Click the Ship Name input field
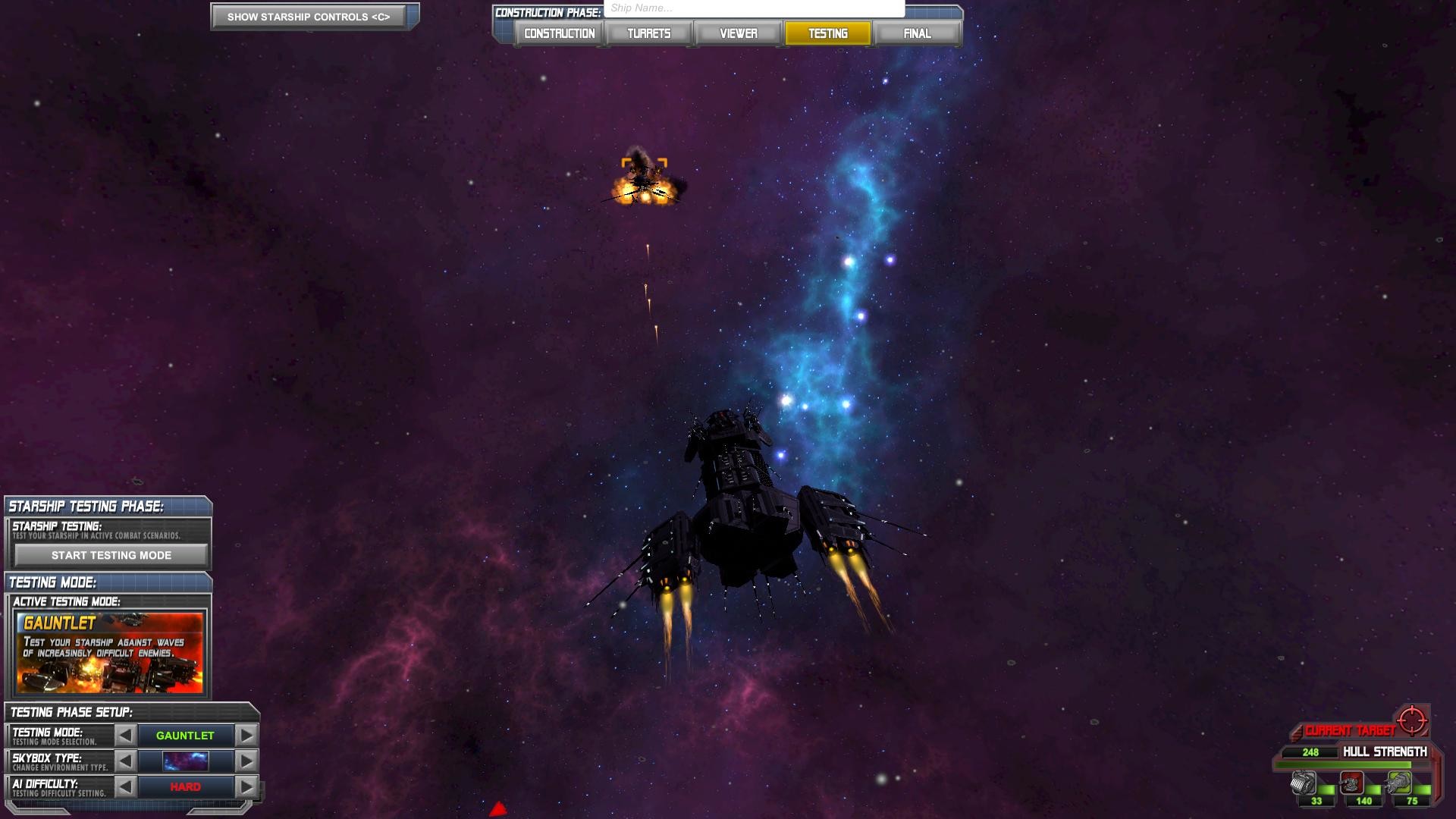 753,8
